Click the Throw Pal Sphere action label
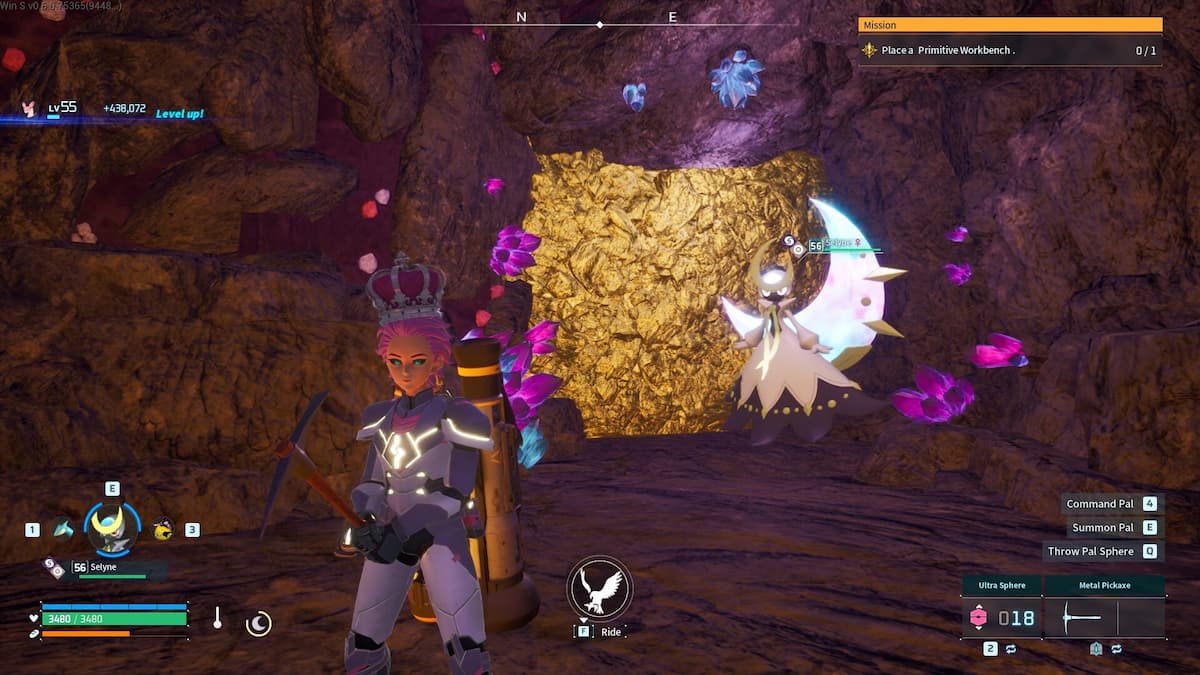This screenshot has width=1200, height=675. [1091, 551]
